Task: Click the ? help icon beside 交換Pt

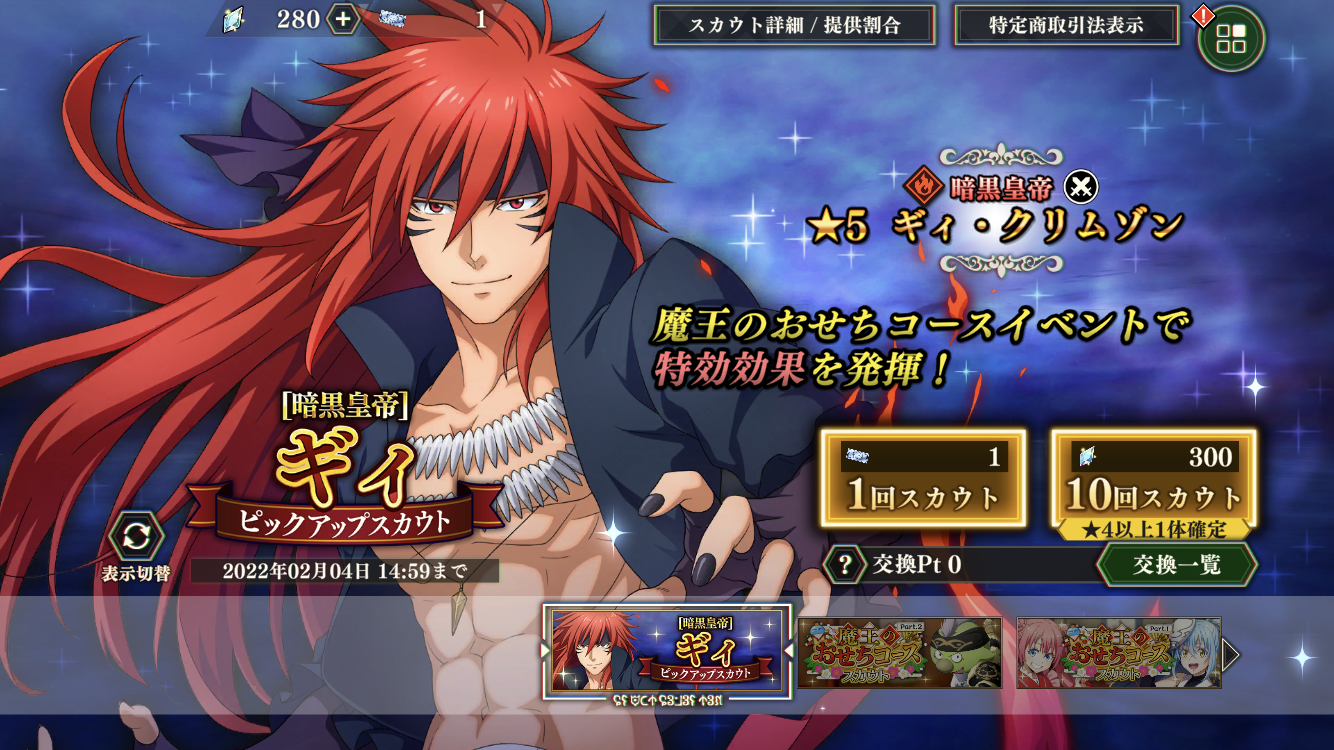Action: 845,566
